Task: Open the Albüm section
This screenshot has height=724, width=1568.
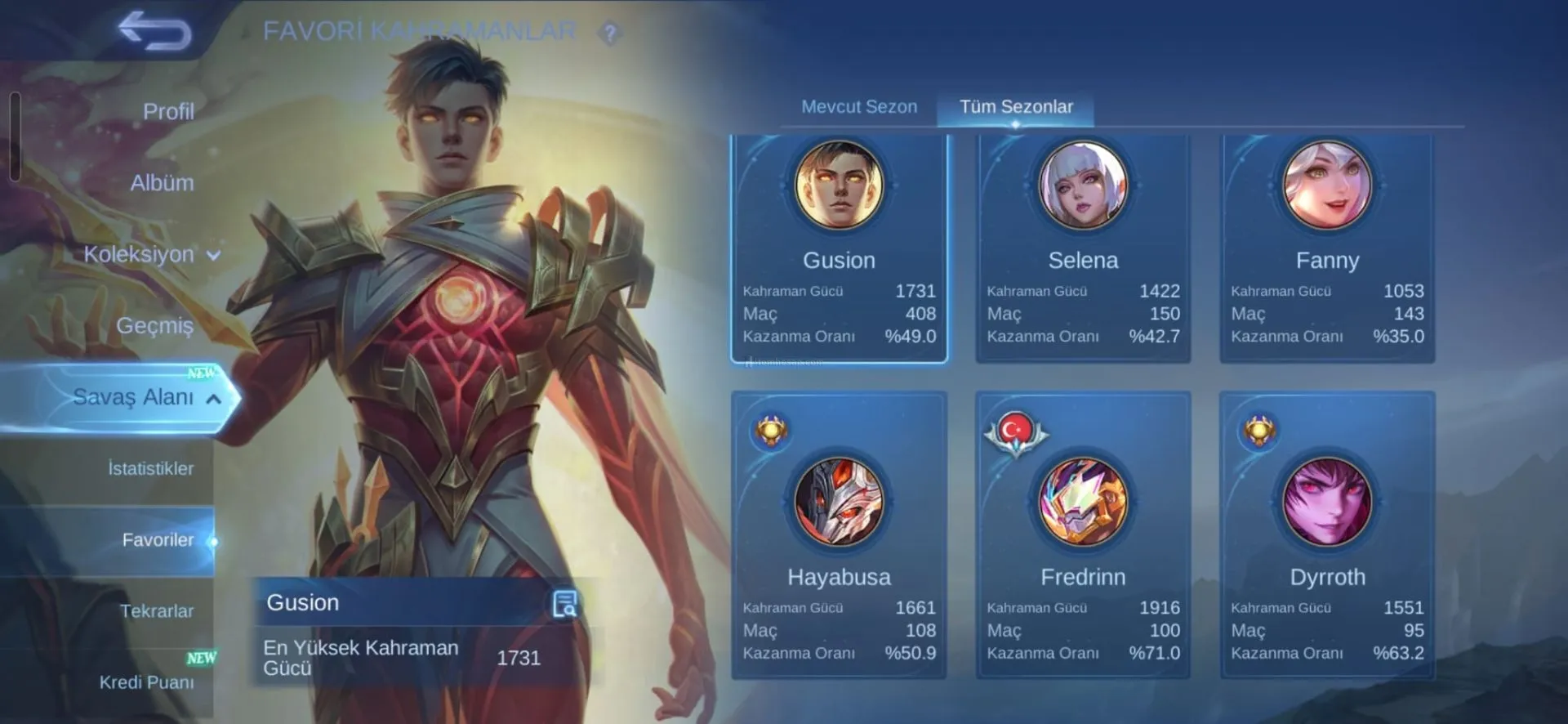Action: 162,182
